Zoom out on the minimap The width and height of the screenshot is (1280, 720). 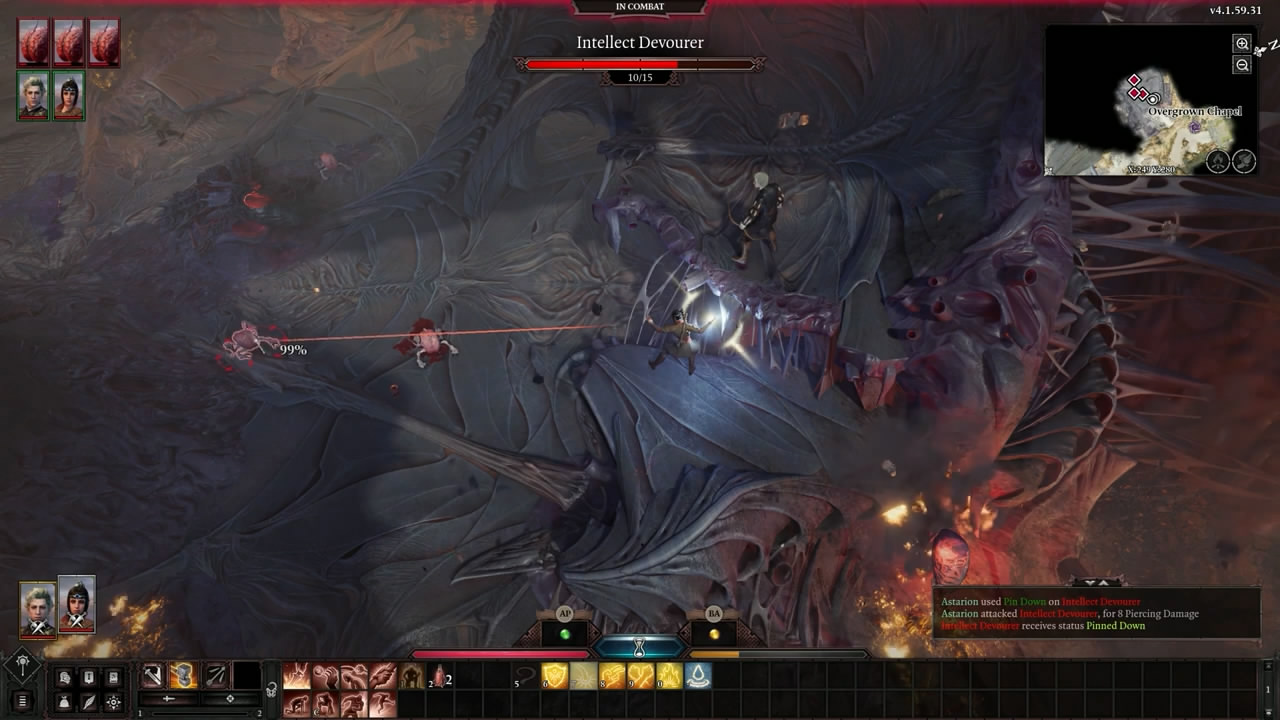tap(1242, 65)
